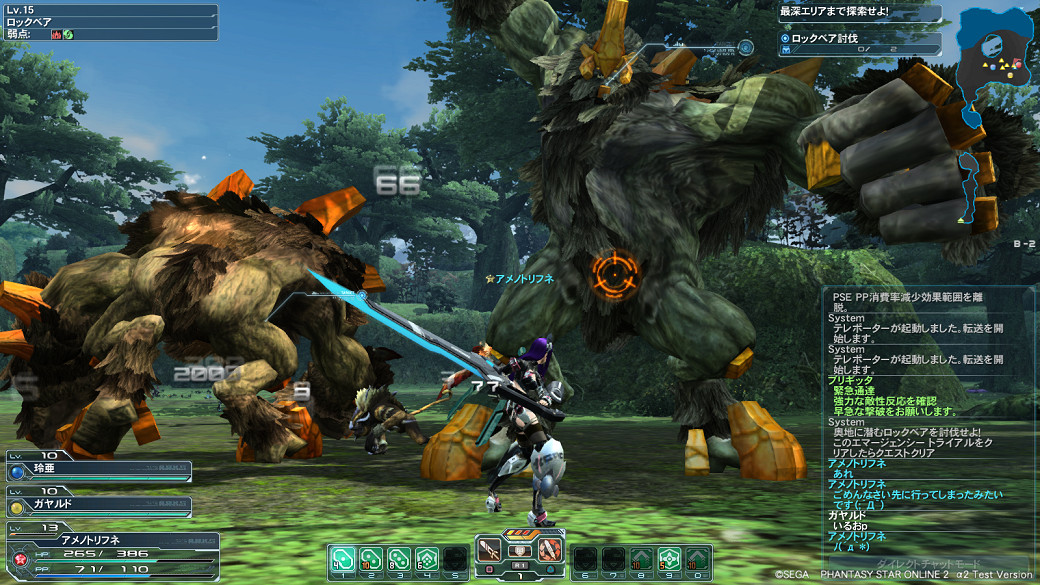
Task: Use the item in subpalette slot 1
Action: pyautogui.click(x=342, y=557)
